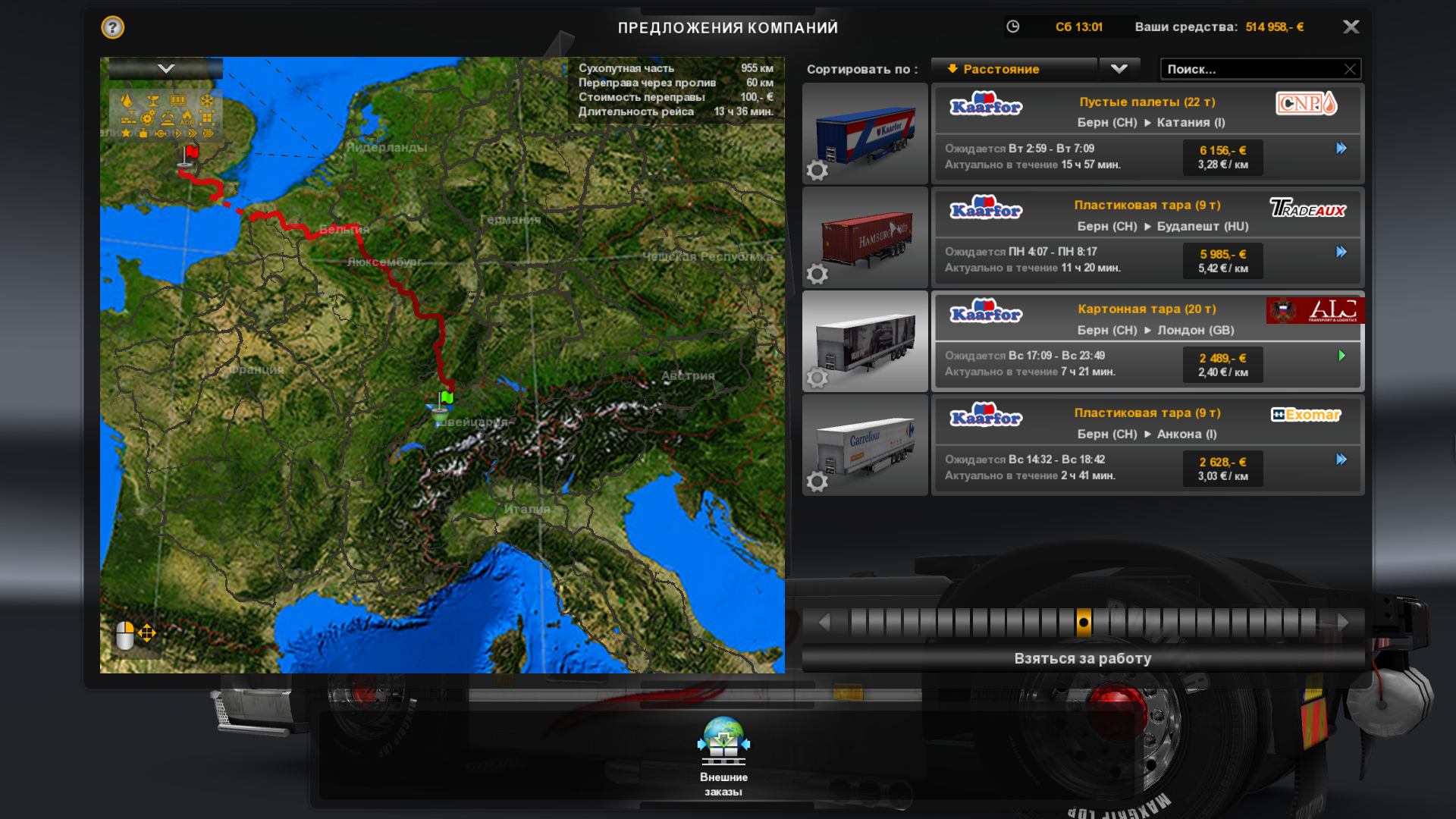The width and height of the screenshot is (1456, 819).
Task: Click the 'Взяться за работу' take job button
Action: tap(1082, 658)
